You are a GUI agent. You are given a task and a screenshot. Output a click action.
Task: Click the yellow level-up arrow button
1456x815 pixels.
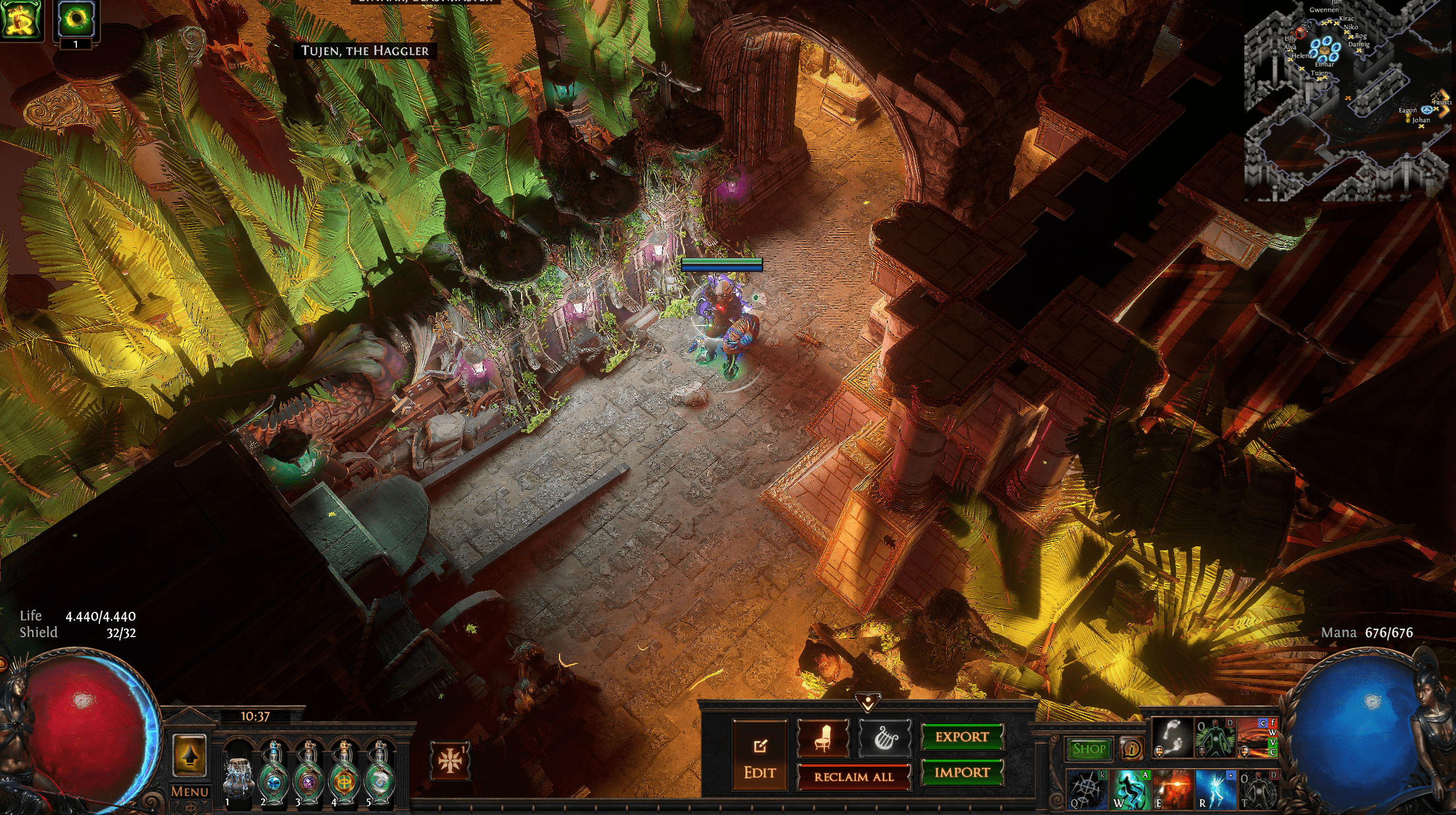[189, 756]
